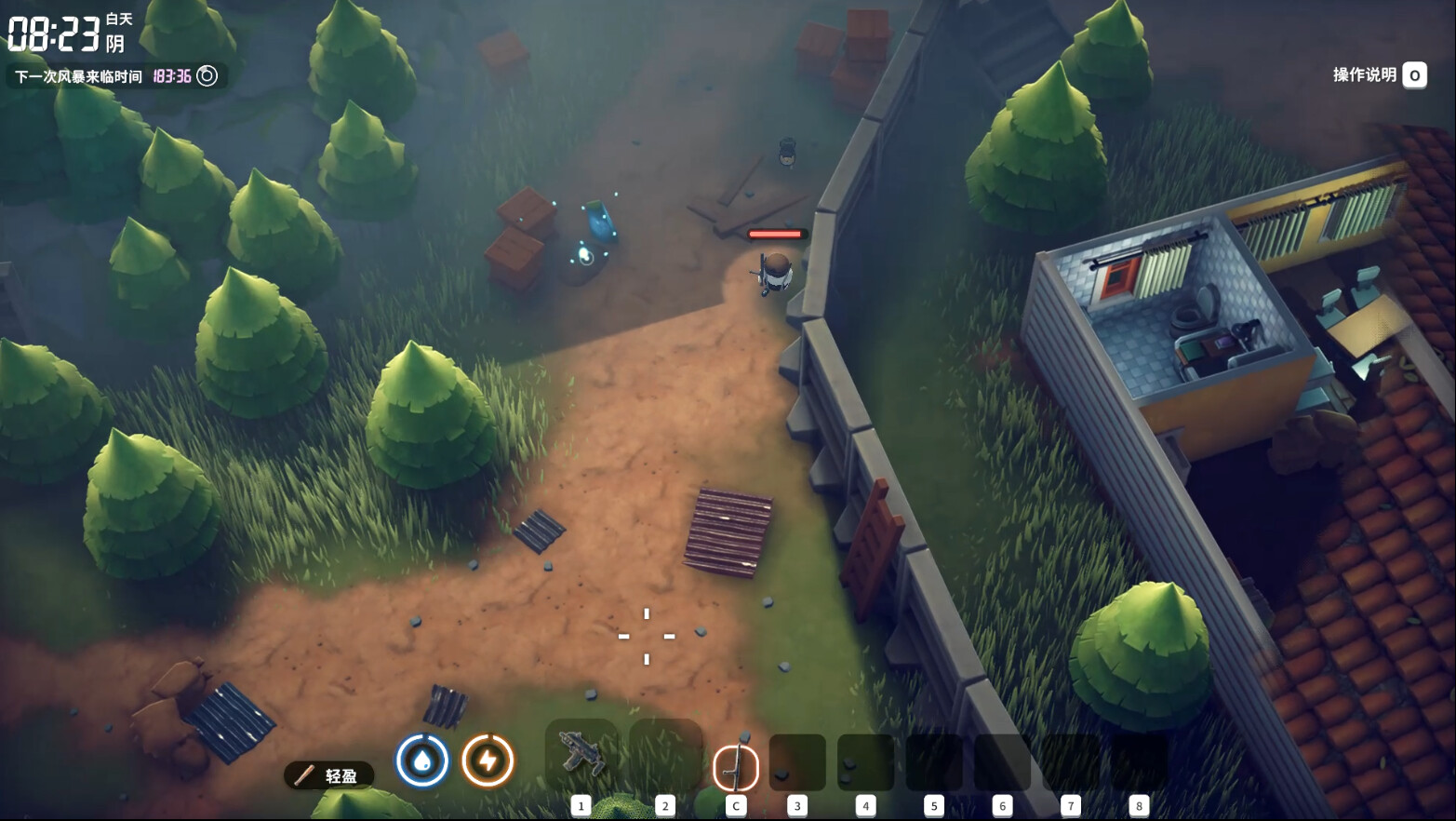Click the blue water drop thirst icon
Viewport: 1456px width, 821px height.
tap(422, 760)
